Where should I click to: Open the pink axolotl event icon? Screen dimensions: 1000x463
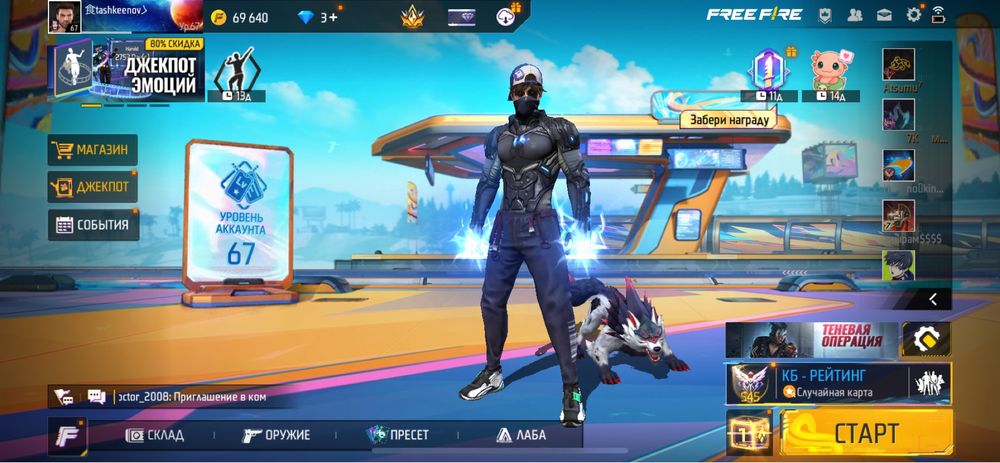(829, 70)
